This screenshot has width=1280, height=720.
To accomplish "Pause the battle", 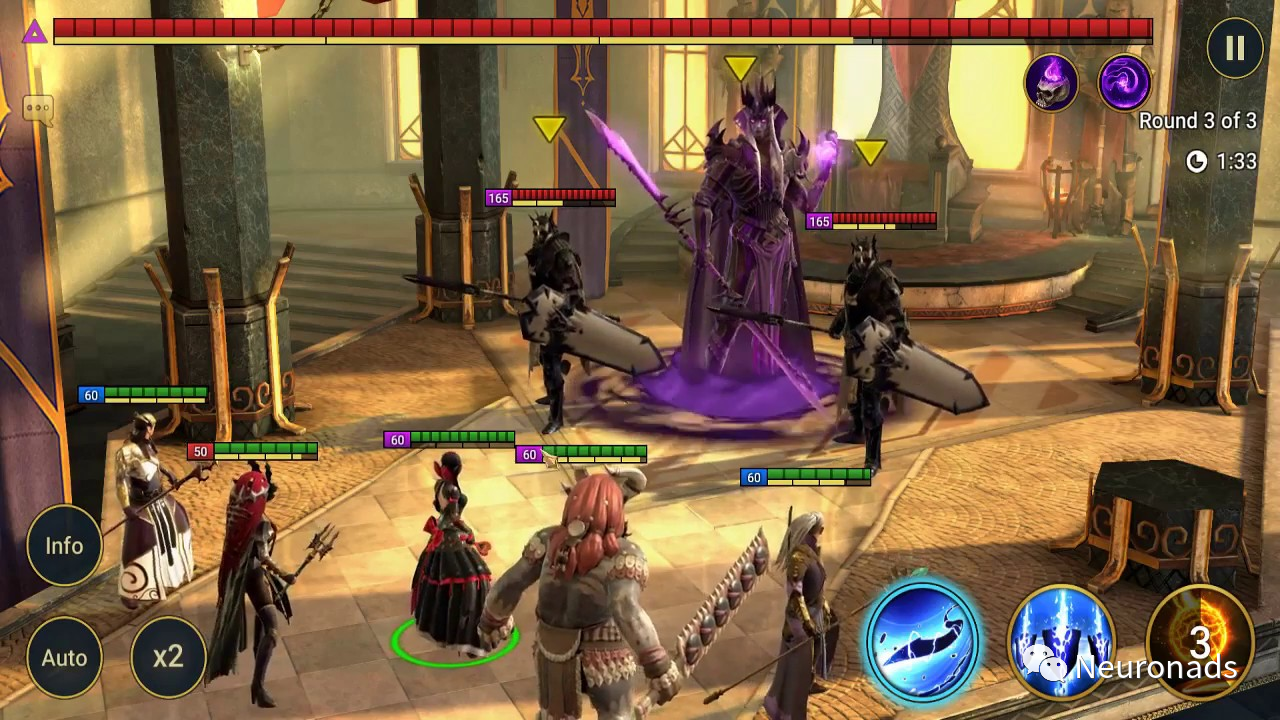I will (x=1234, y=48).
